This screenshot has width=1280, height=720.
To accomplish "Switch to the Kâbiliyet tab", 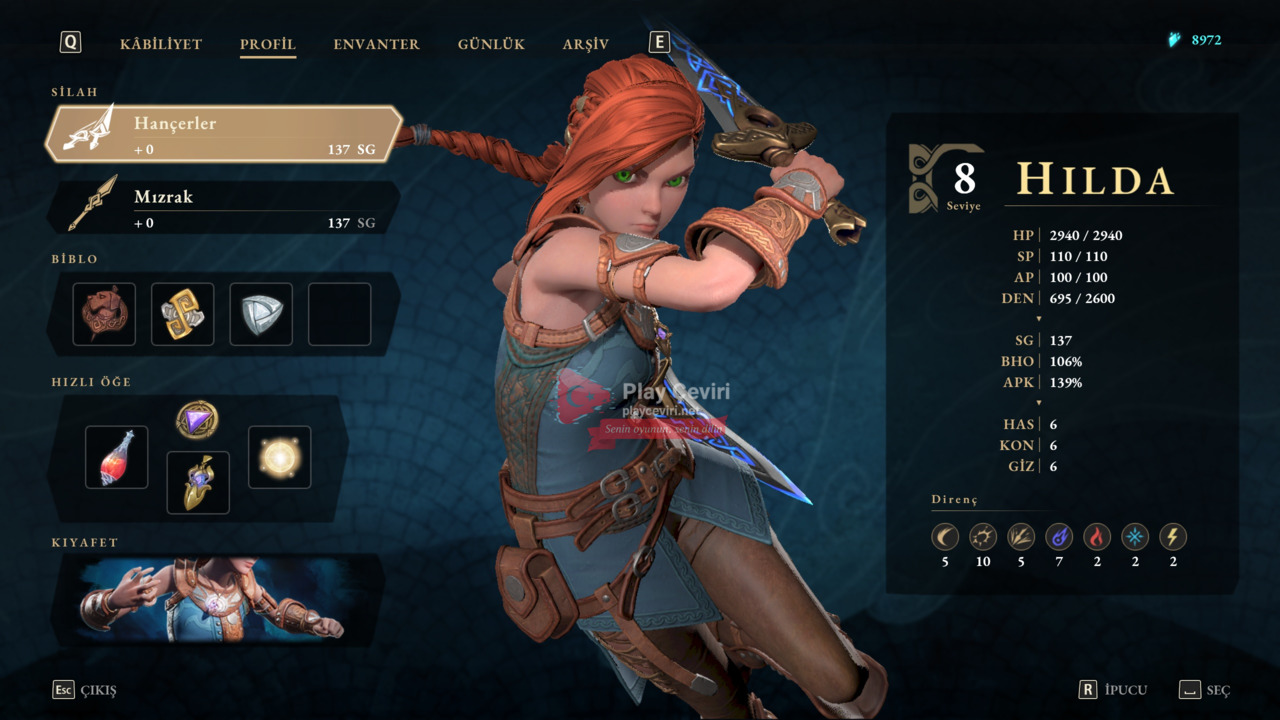I will [x=161, y=44].
